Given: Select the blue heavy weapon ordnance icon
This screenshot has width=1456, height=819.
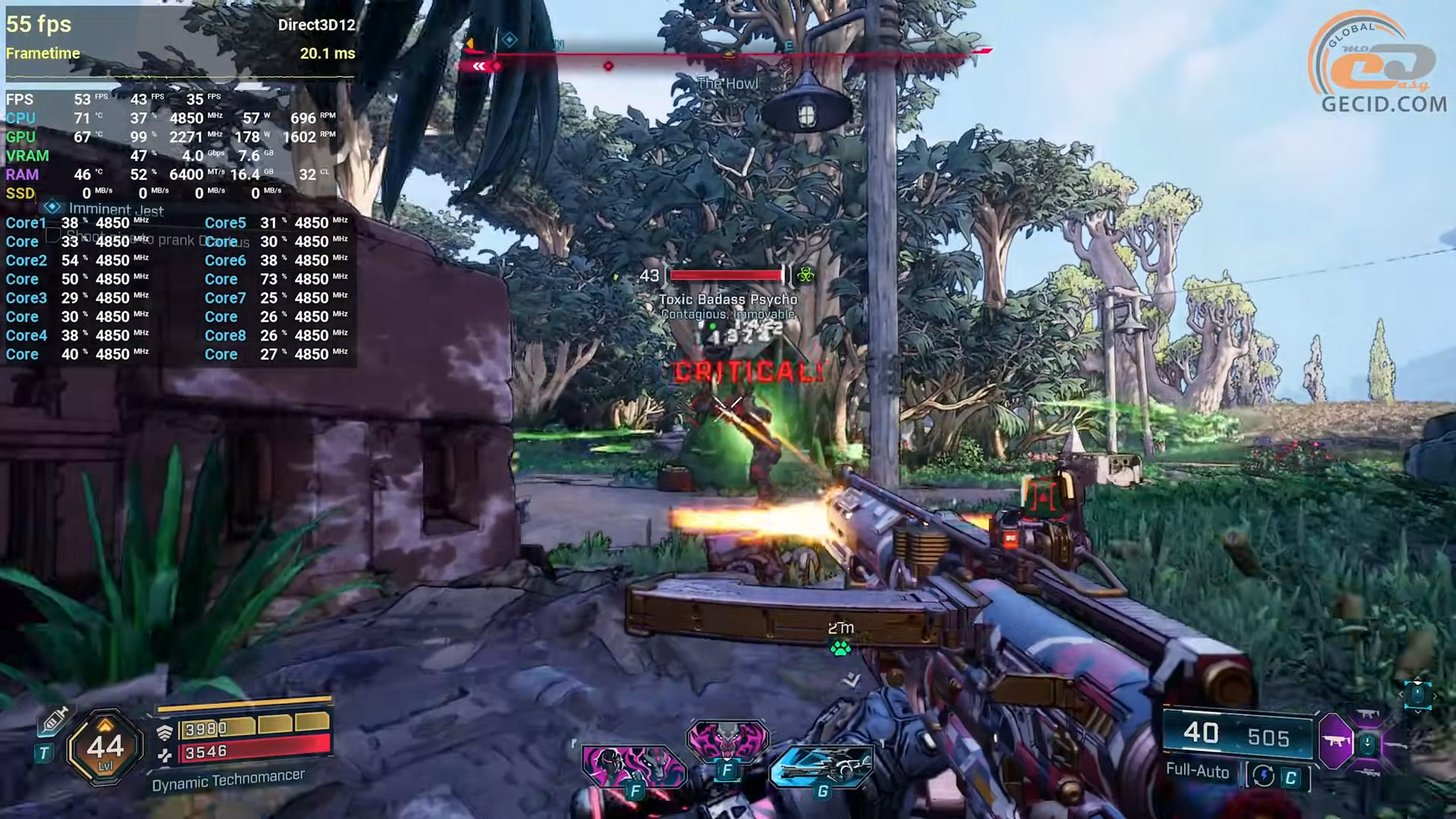Looking at the screenshot, I should [x=822, y=767].
